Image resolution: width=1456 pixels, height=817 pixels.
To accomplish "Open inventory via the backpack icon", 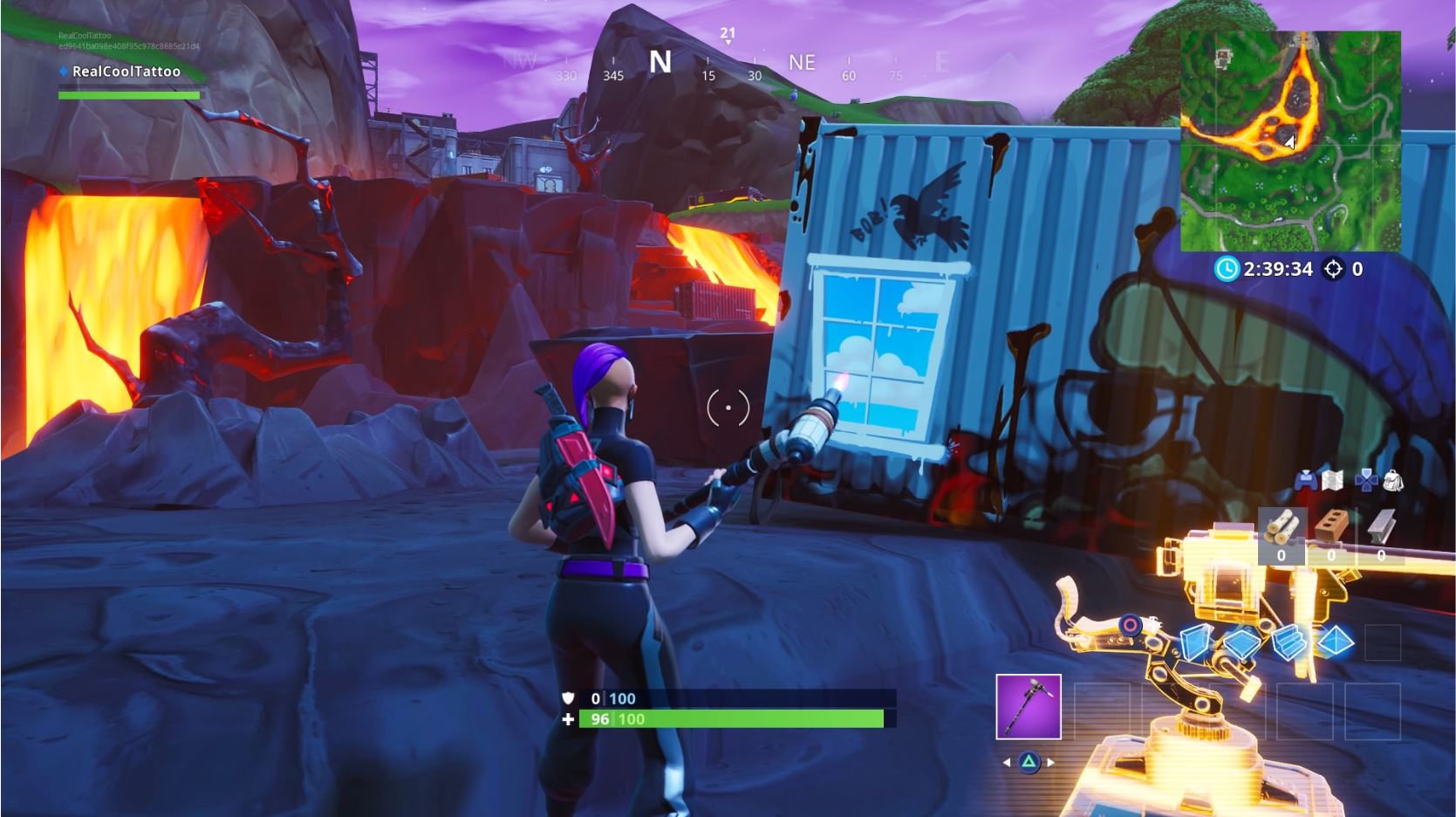I will (x=1393, y=480).
